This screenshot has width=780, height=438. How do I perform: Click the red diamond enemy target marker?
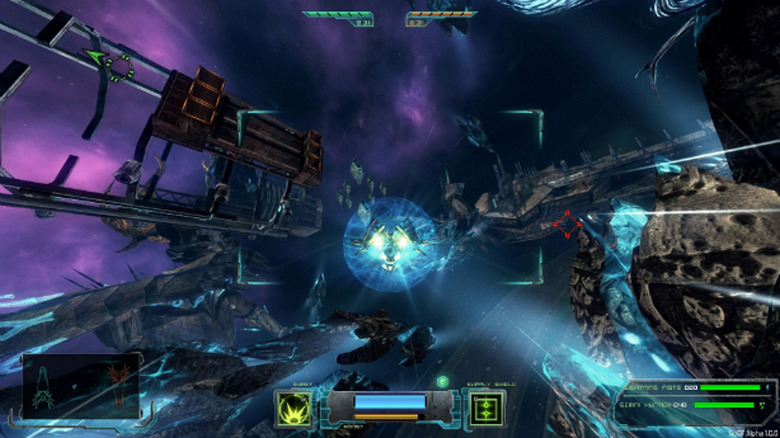(x=567, y=225)
